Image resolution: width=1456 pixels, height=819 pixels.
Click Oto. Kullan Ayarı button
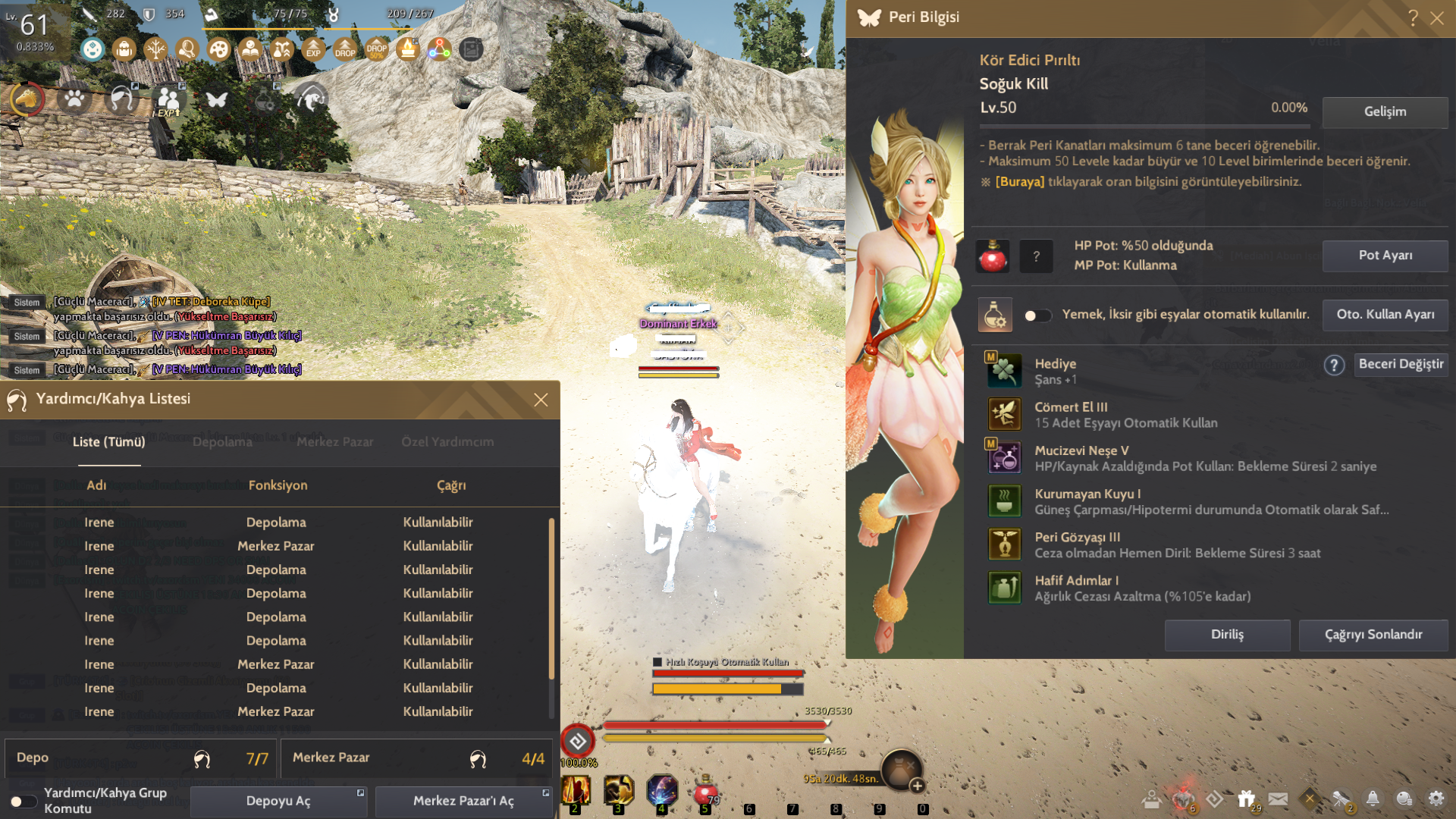pos(1385,315)
